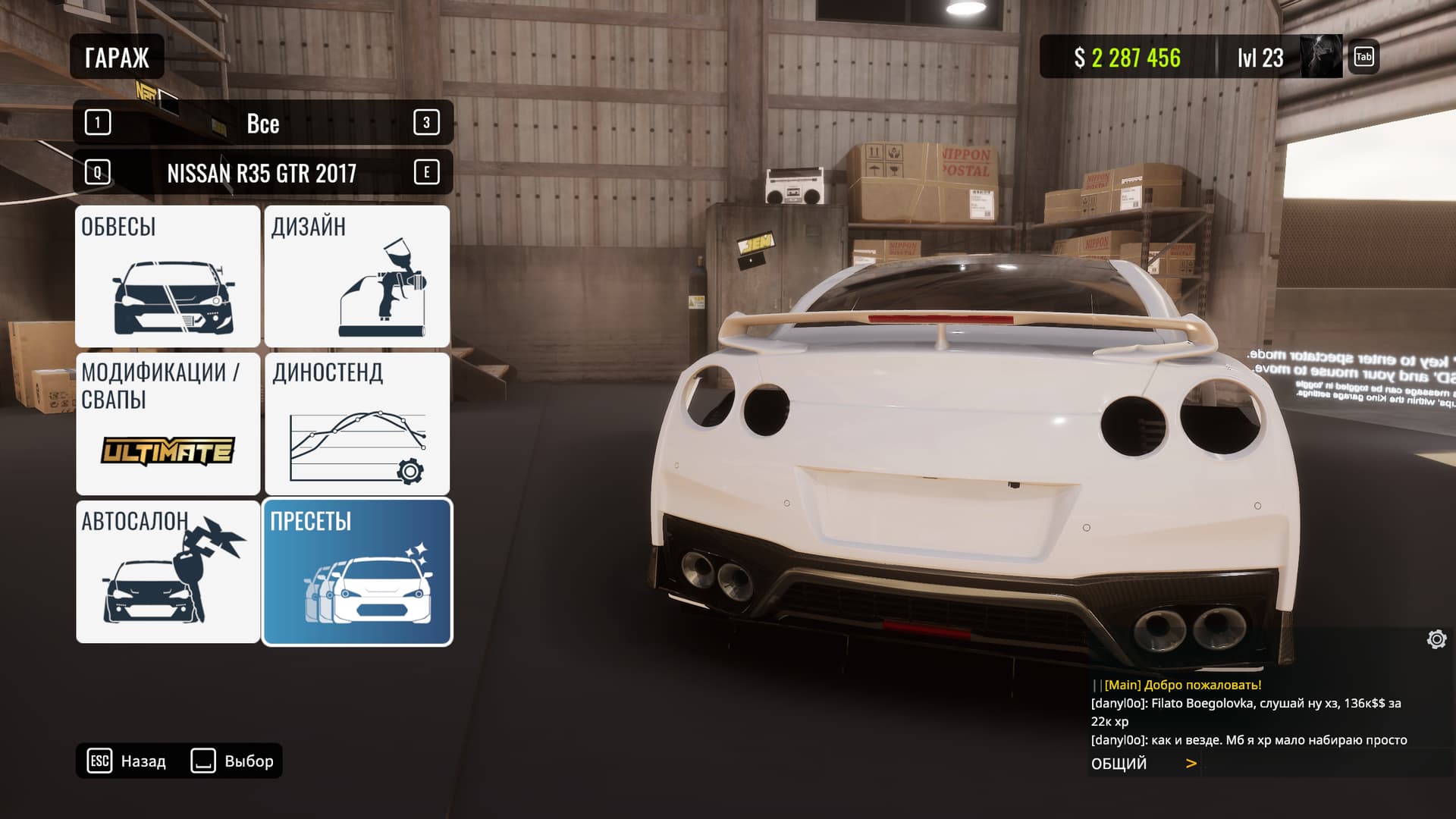Choose the Диностенд dyno tuning tile
Screen dimensions: 1456x819
click(356, 423)
